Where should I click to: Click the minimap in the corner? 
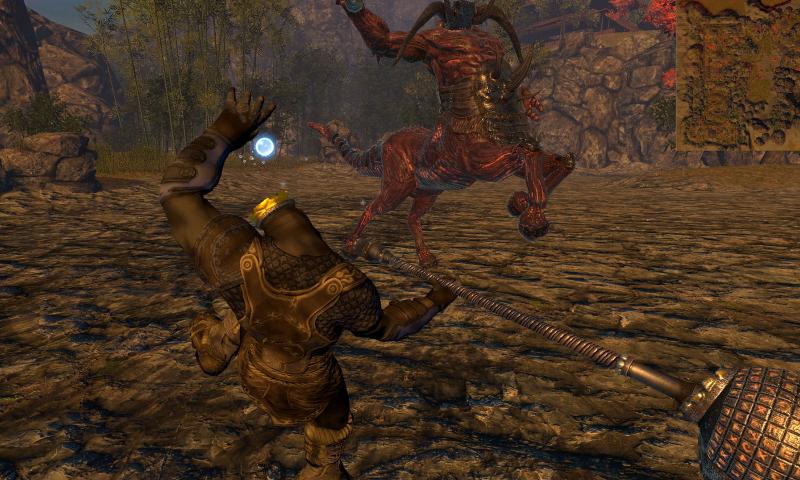pyautogui.click(x=738, y=75)
